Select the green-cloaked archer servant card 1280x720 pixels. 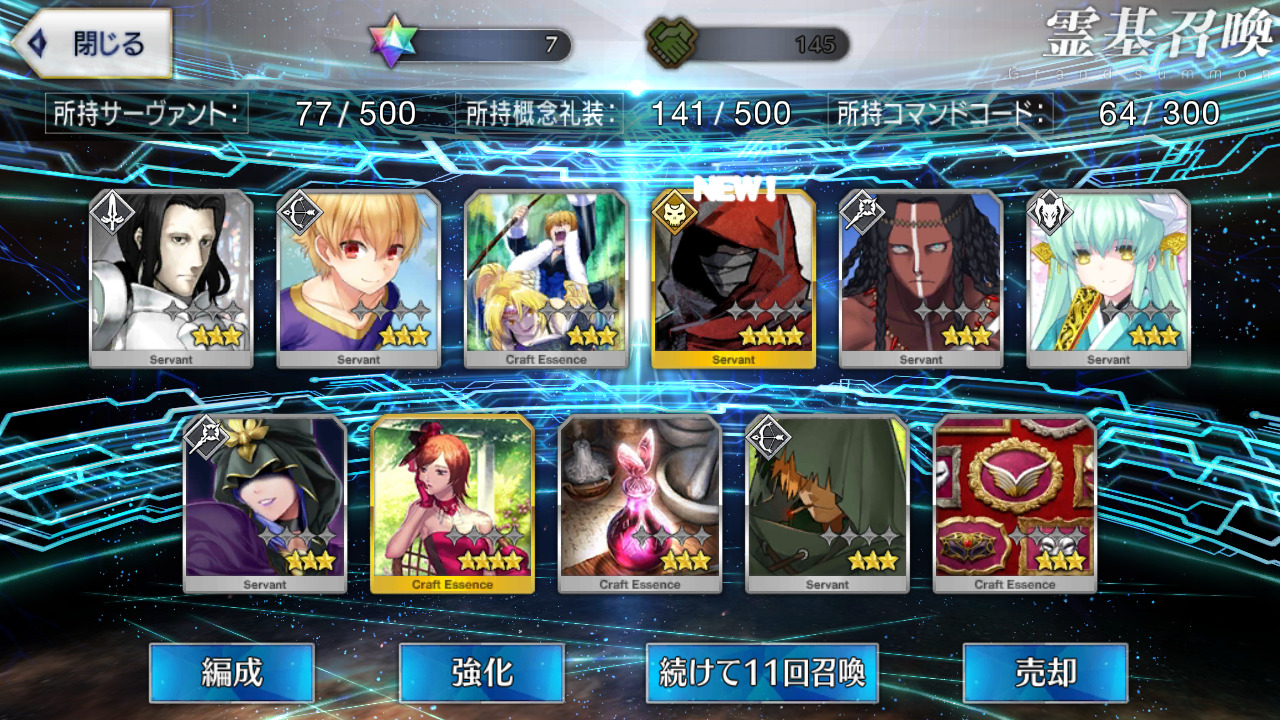click(827, 503)
